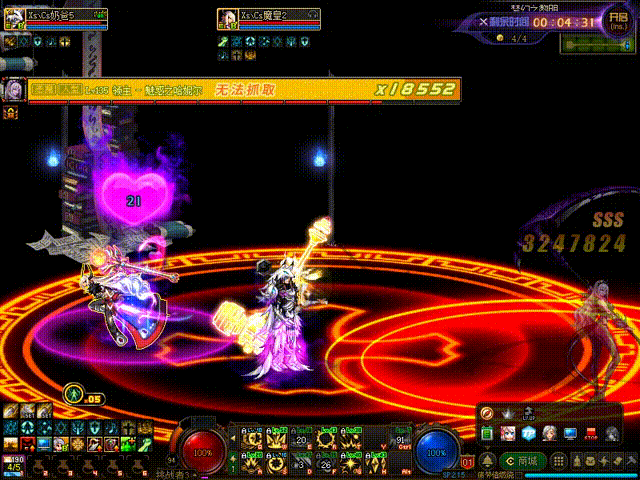The height and width of the screenshot is (480, 640).
Task: Click the red STOP icon
Action: pos(591,434)
